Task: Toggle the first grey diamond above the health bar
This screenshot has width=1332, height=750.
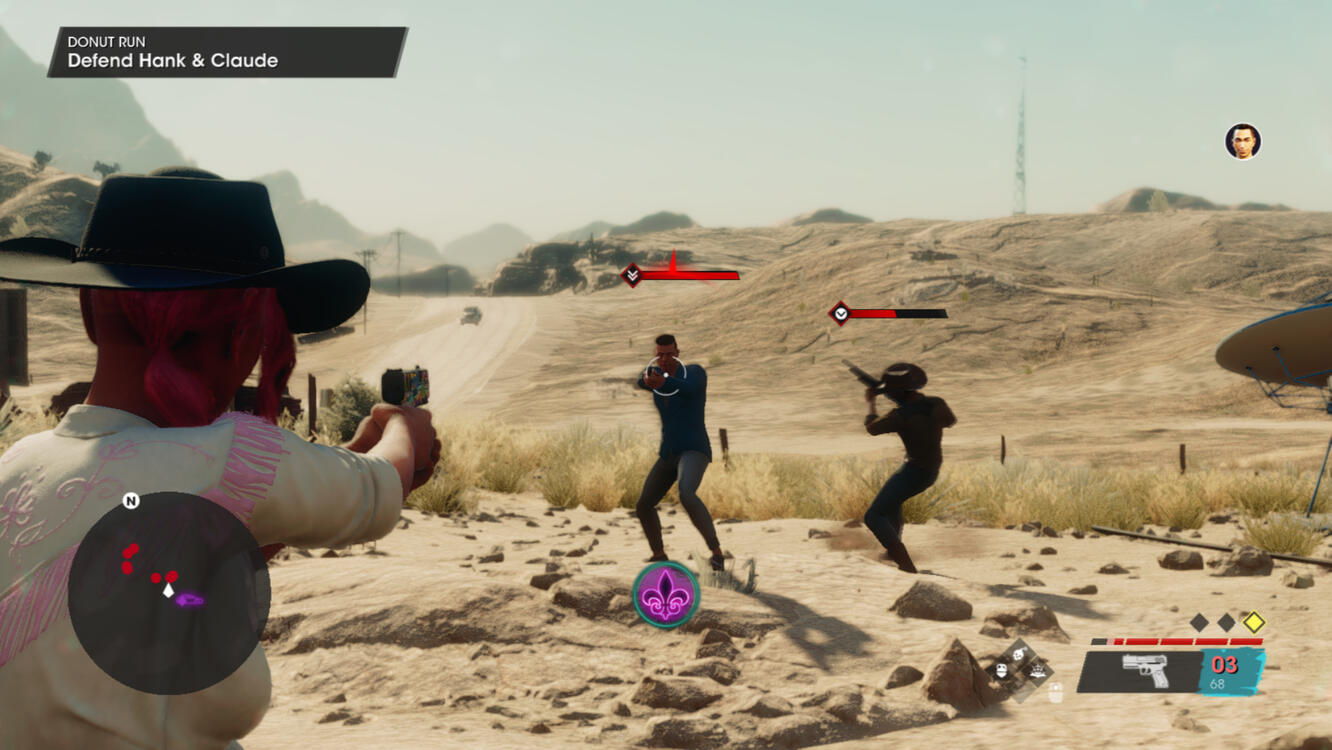Action: [1197, 623]
